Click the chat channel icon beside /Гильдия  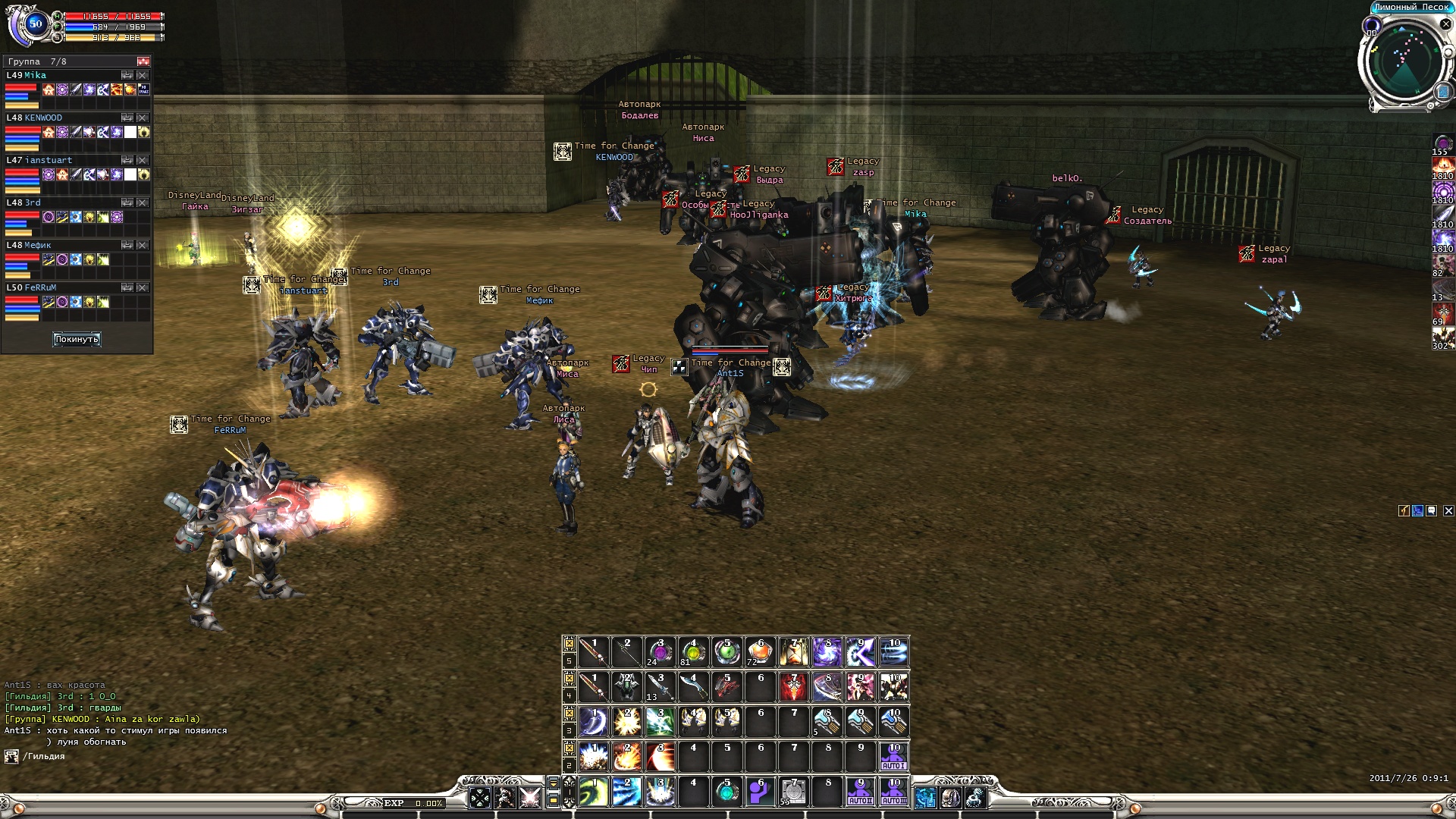[11, 756]
